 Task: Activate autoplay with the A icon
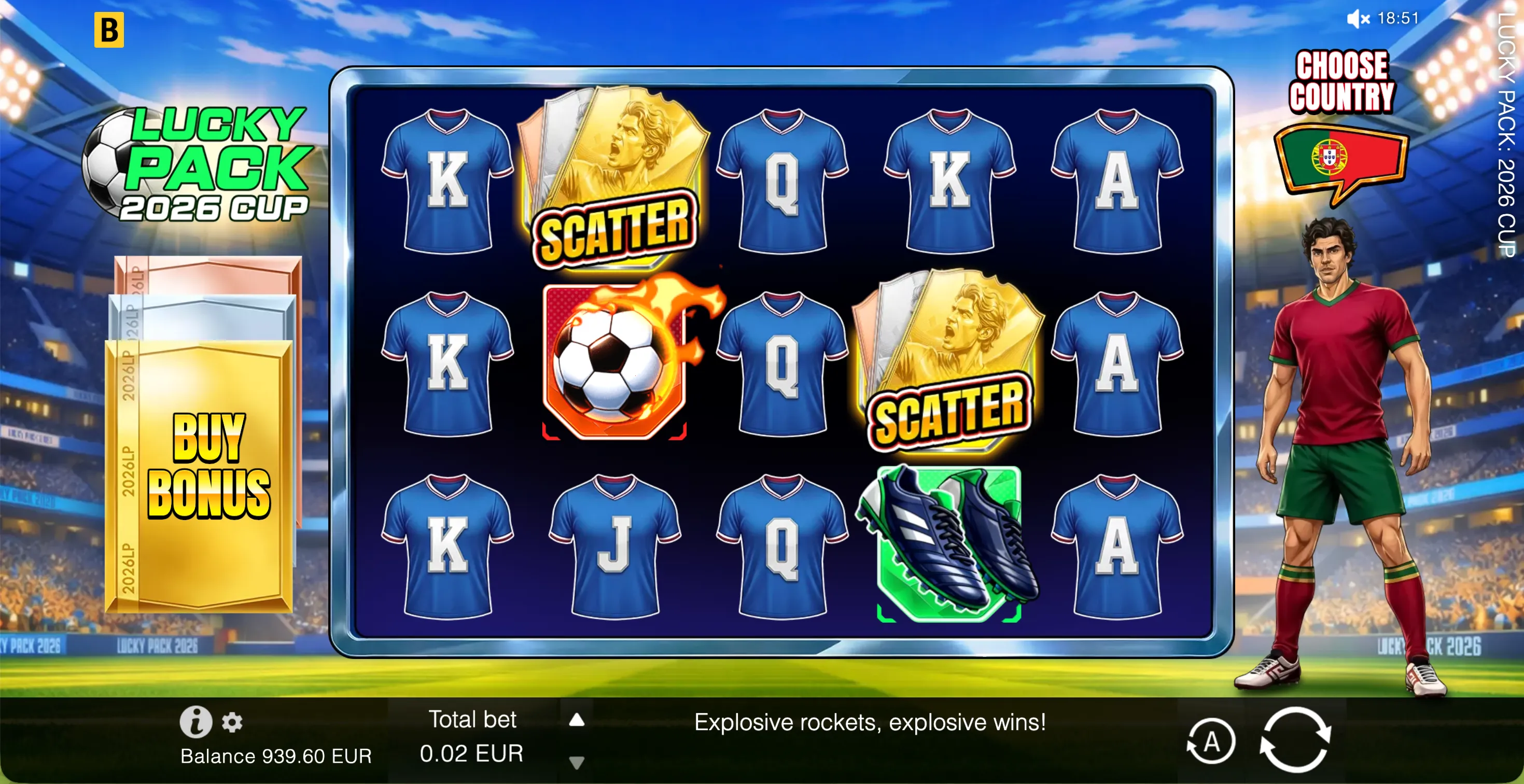[1212, 739]
